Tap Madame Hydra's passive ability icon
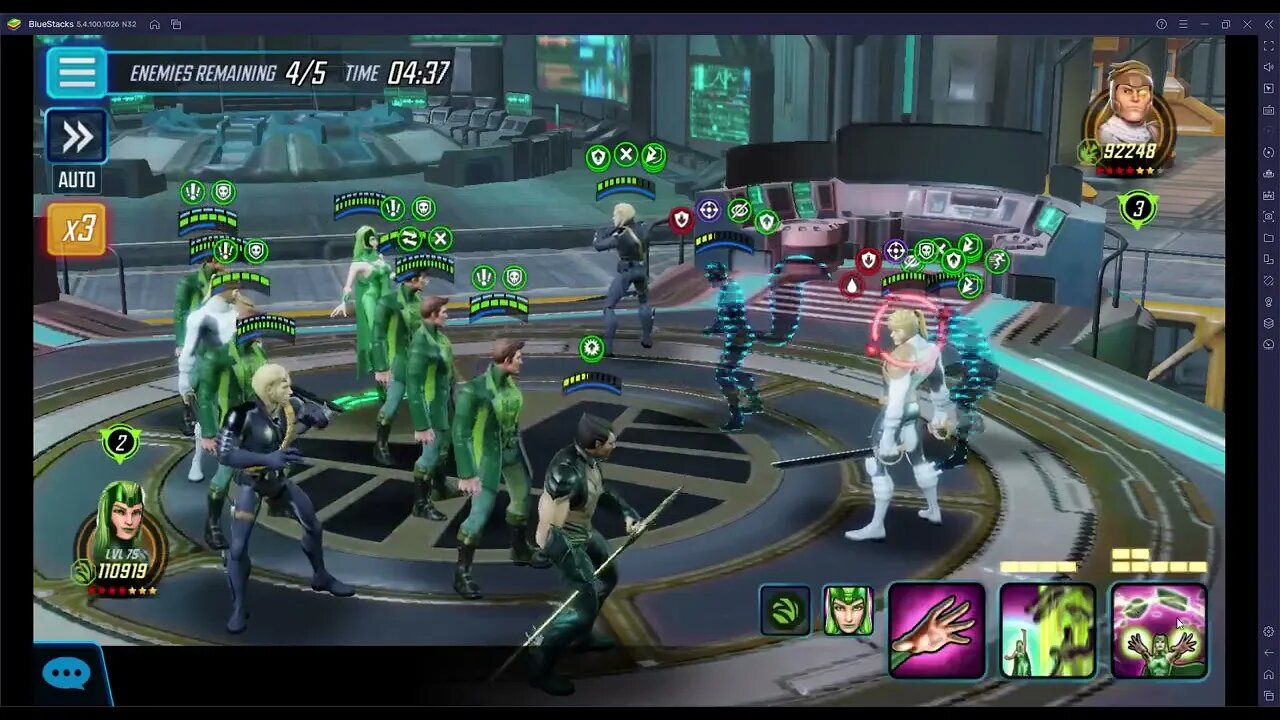The image size is (1280, 720). pyautogui.click(x=785, y=610)
